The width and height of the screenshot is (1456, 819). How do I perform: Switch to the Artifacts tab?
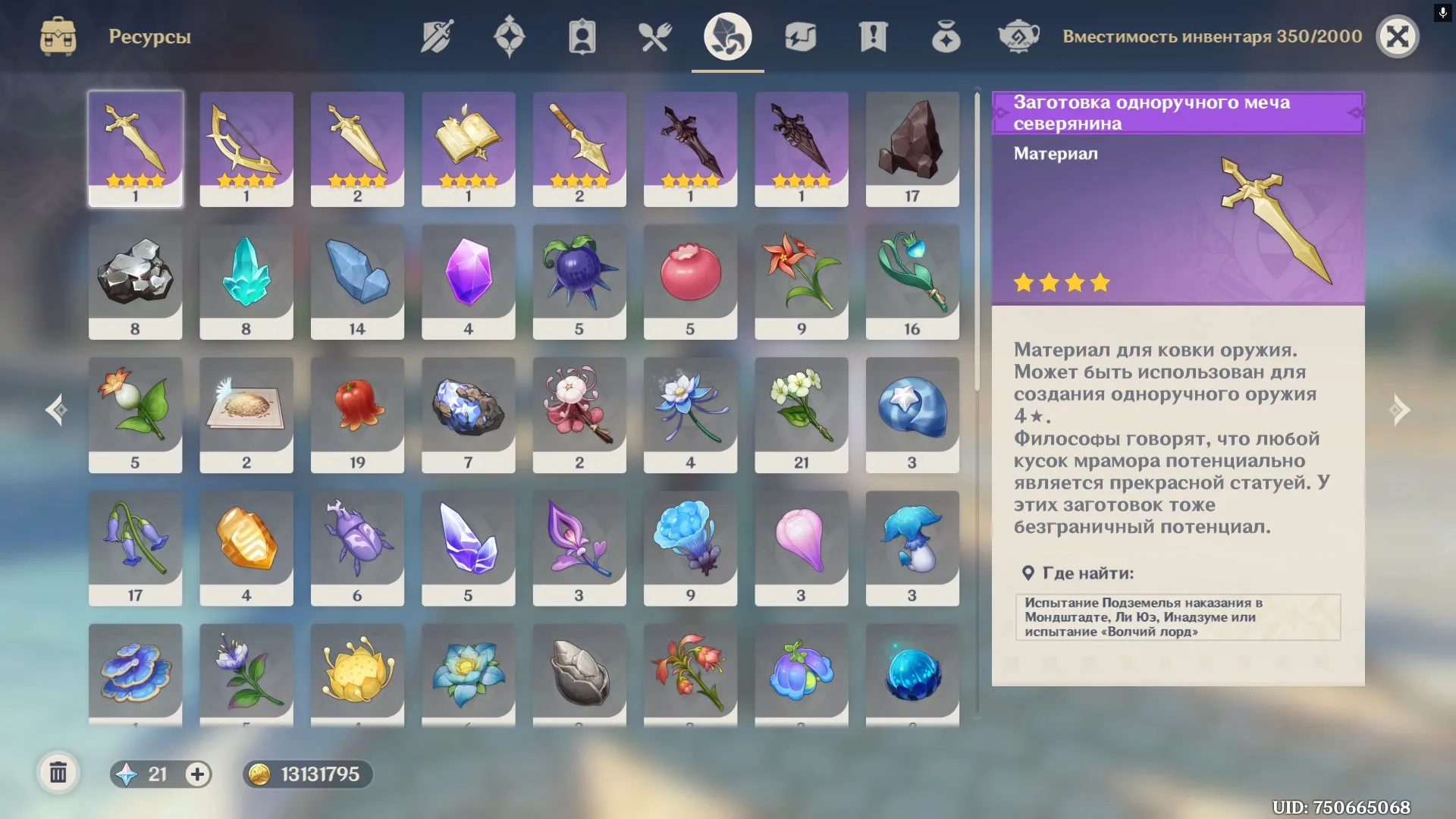[x=509, y=36]
